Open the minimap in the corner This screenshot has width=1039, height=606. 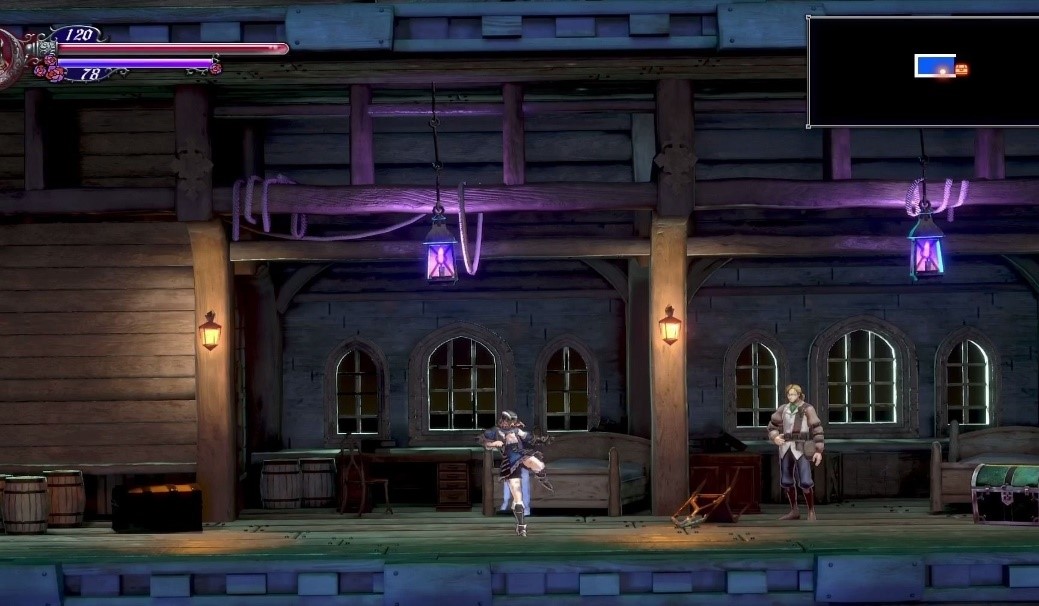922,71
